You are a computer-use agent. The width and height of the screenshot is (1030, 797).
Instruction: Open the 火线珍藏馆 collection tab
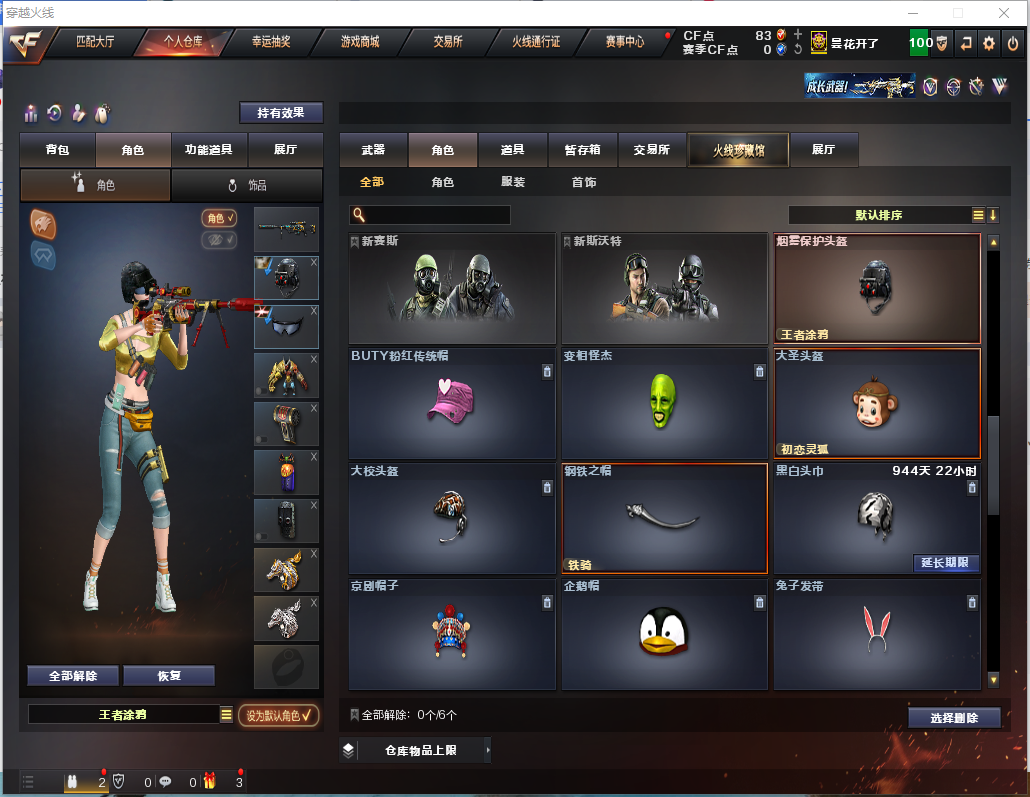(x=738, y=150)
